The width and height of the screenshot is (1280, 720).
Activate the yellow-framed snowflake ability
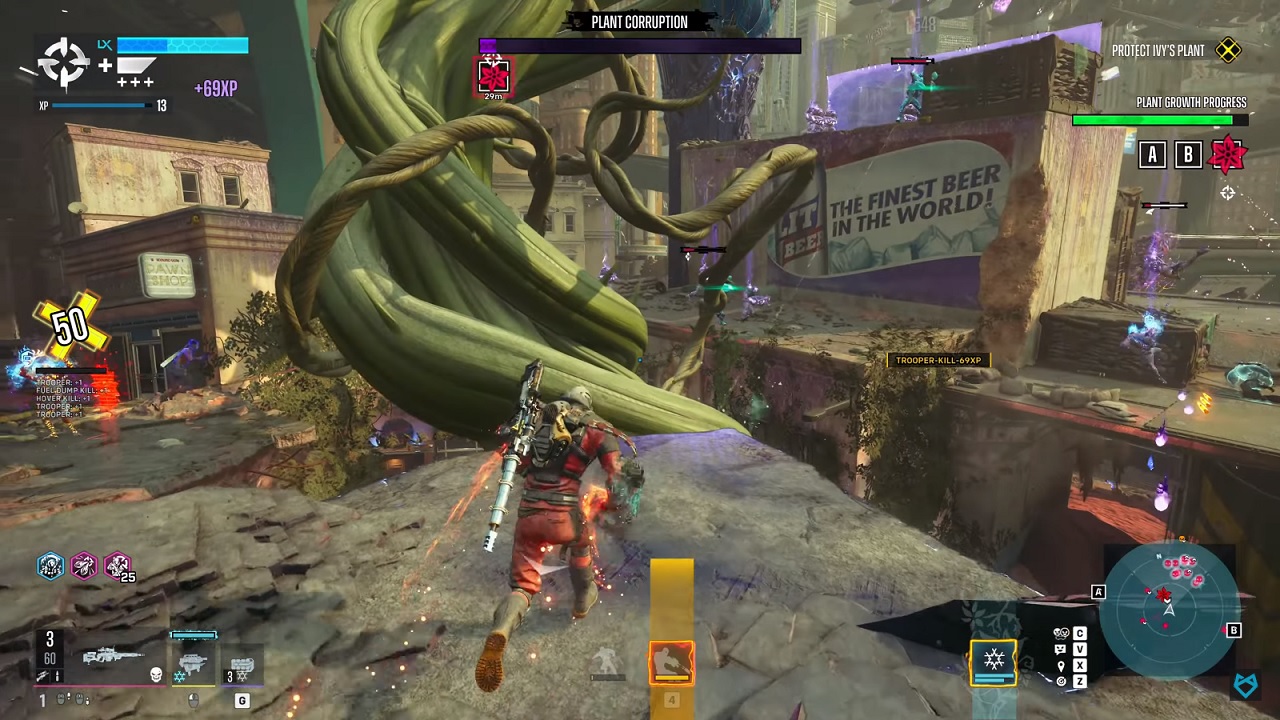coord(993,660)
